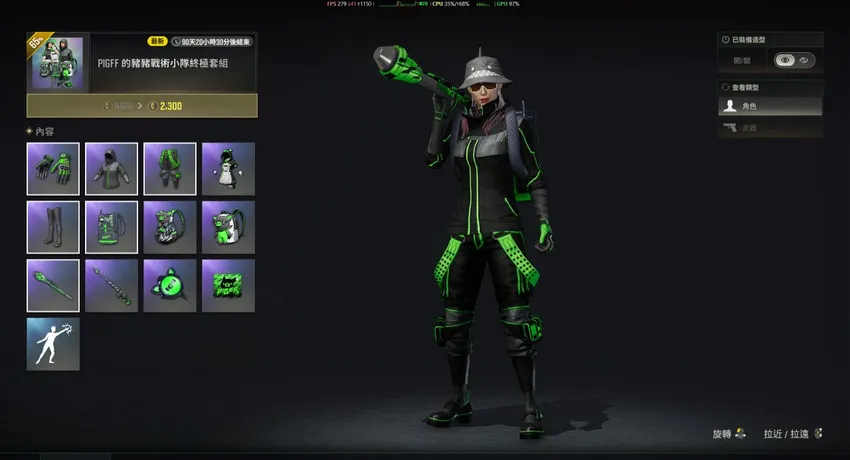Pick the green pig-face item in the second row
Image resolution: width=850 pixels, height=460 pixels.
pyautogui.click(x=169, y=227)
